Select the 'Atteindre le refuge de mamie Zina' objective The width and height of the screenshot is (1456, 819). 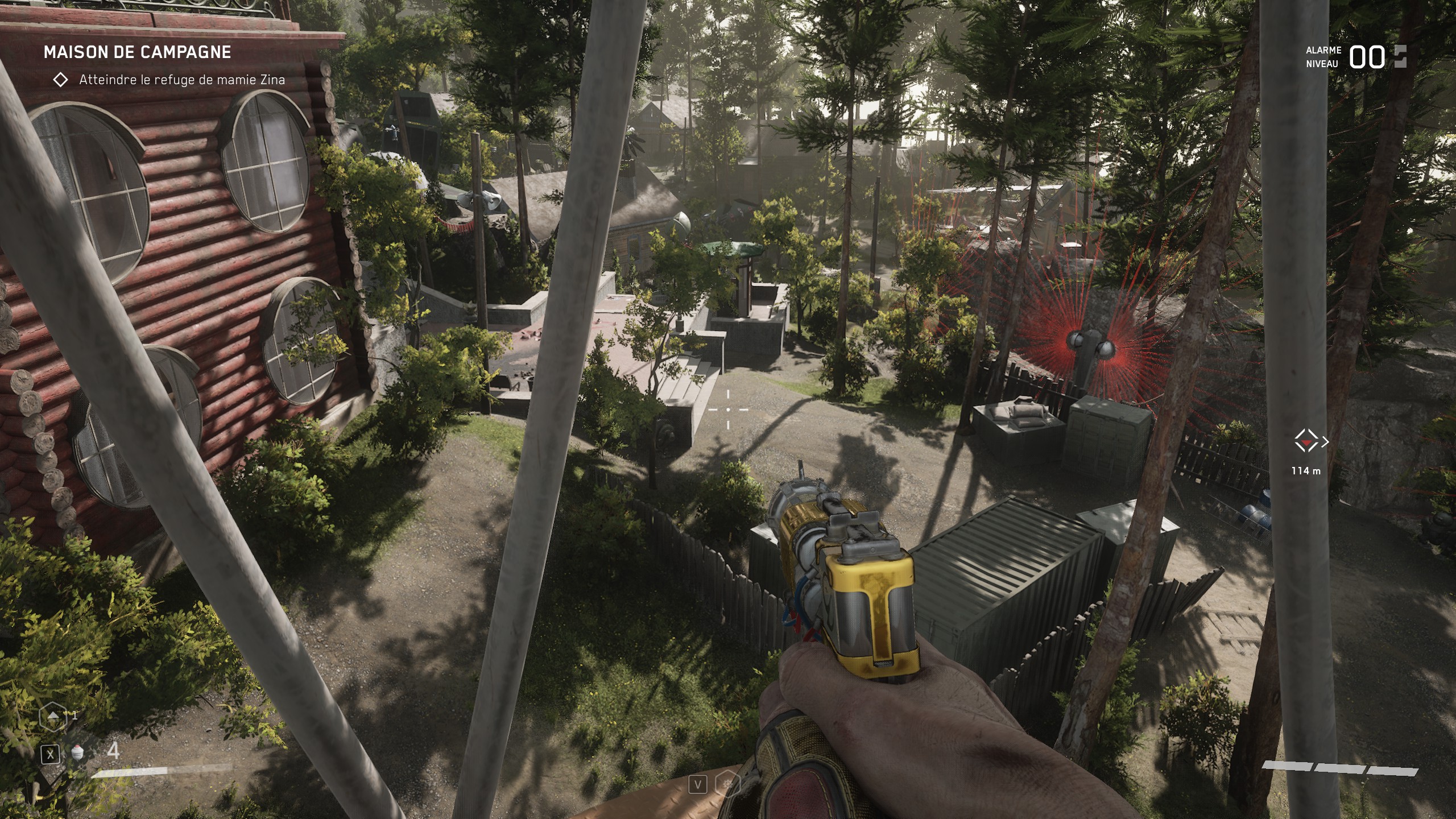click(181, 80)
